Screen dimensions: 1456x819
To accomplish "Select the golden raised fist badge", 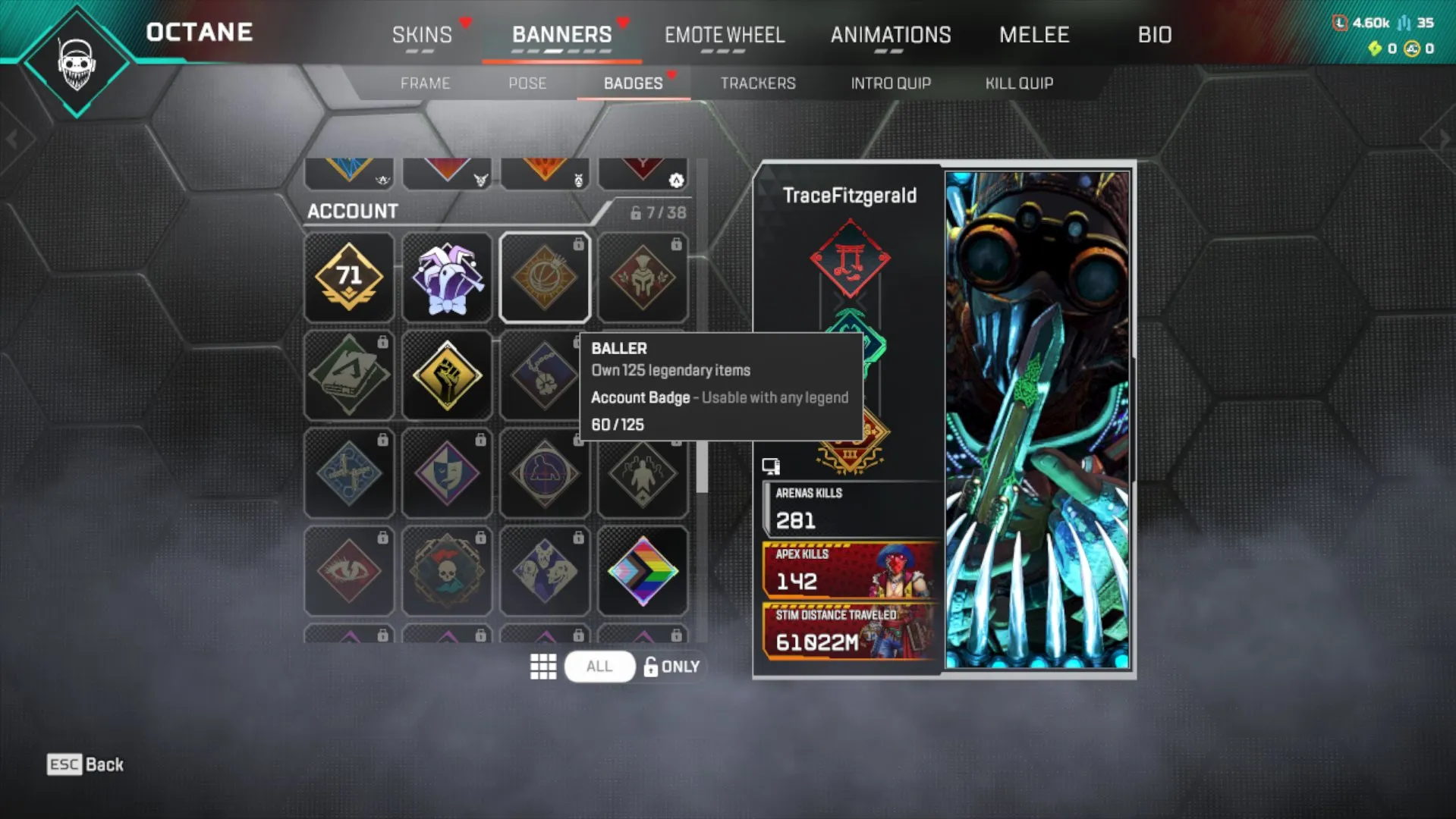I will click(447, 375).
